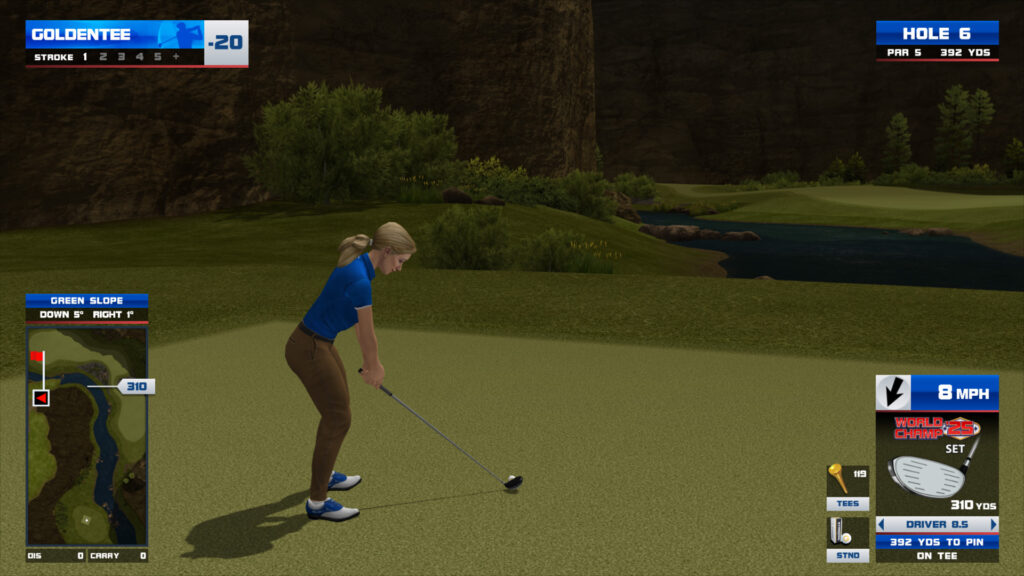Change the STND golf ball type
Viewport: 1024px width, 576px height.
click(x=847, y=555)
